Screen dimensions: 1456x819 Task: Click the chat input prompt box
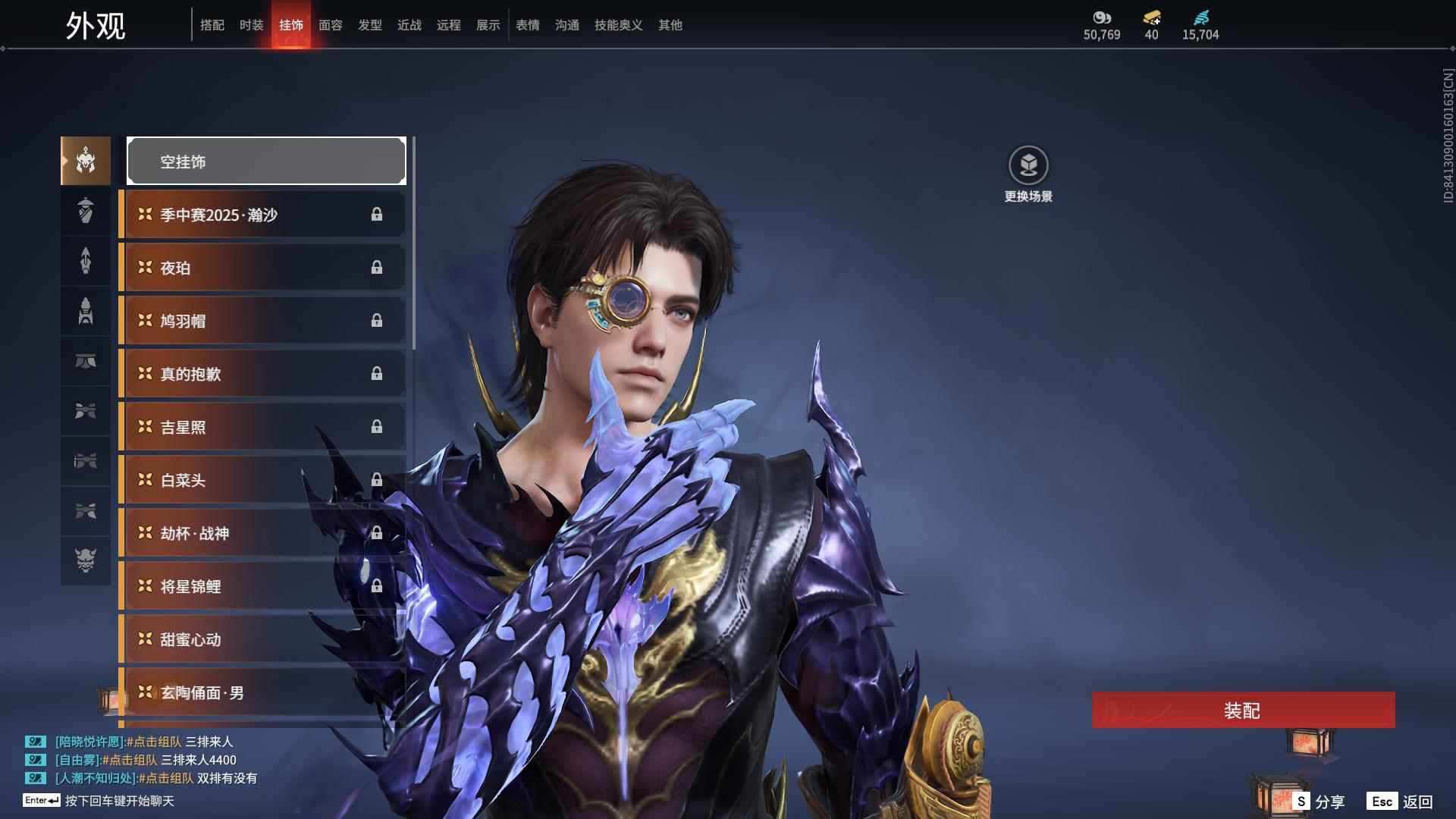(119, 801)
